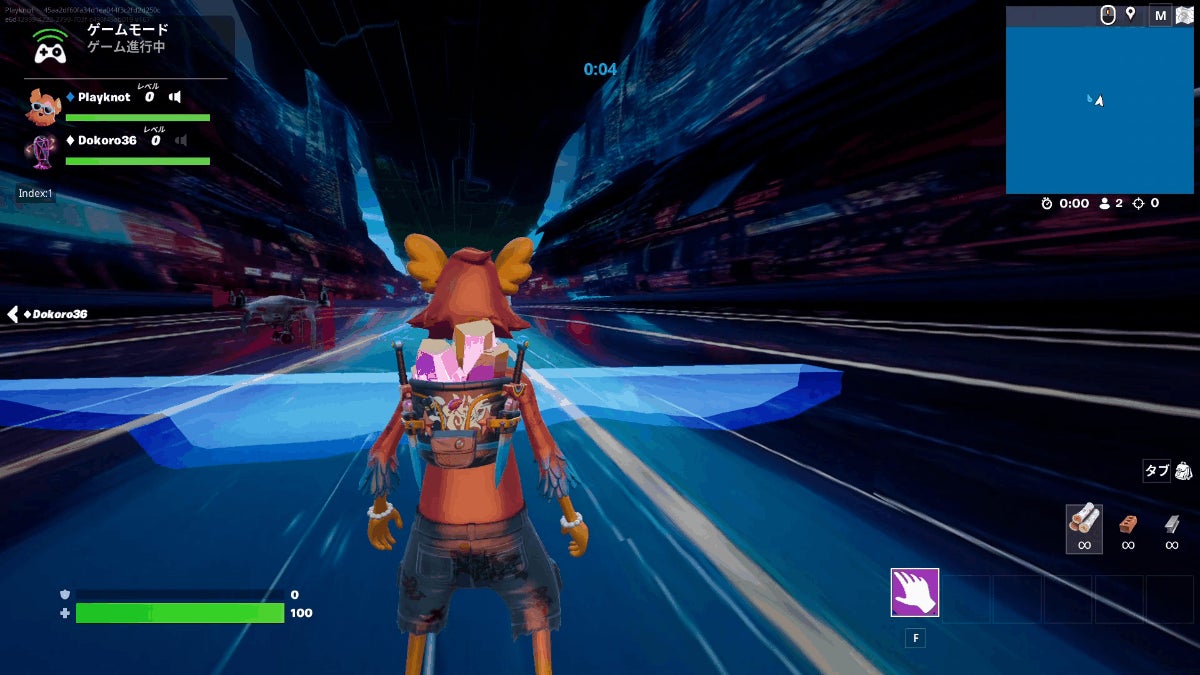
Task: Click the map pin marker icon
Action: [1131, 14]
